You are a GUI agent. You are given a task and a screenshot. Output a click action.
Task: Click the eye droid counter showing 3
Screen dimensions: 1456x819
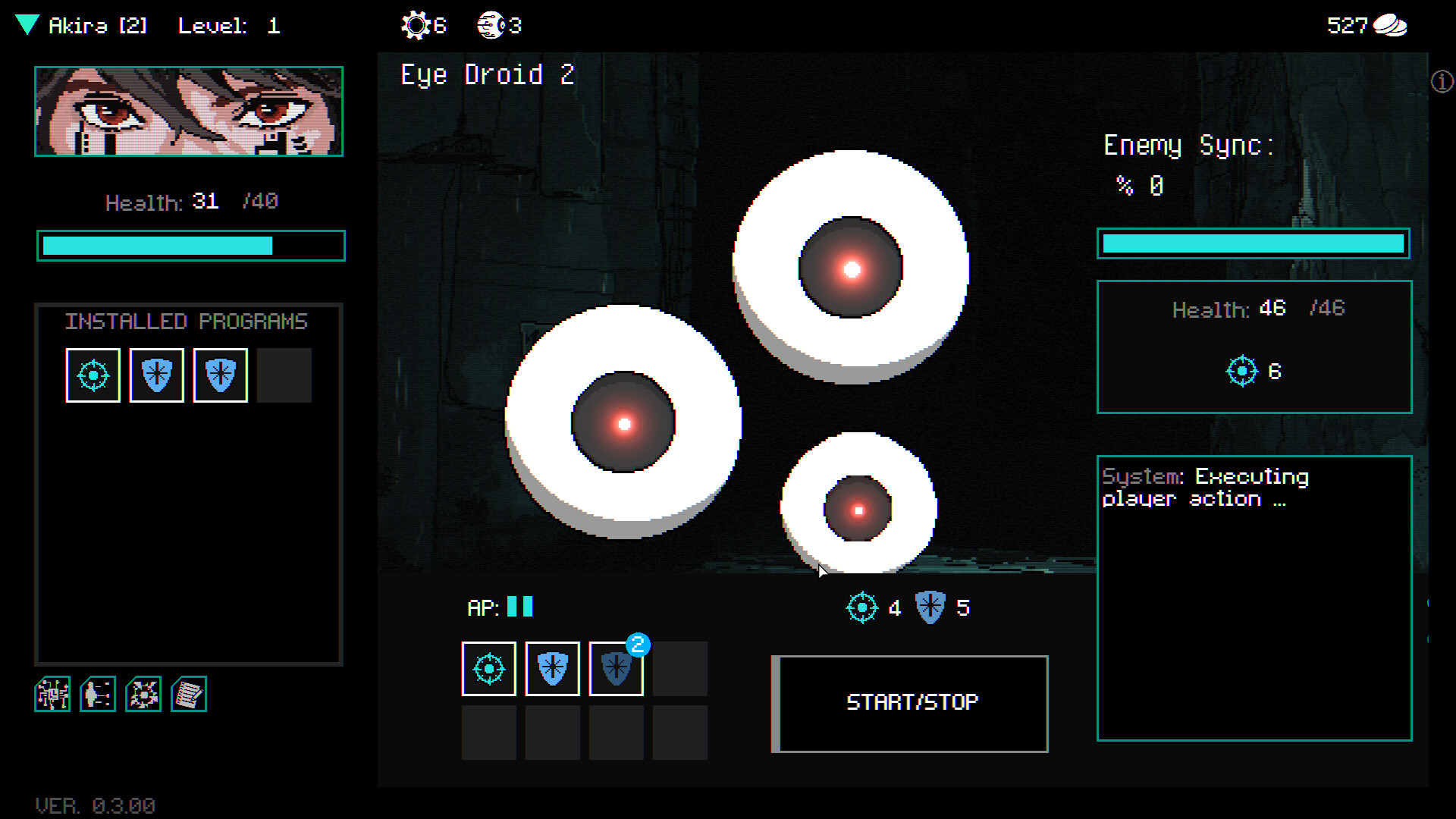coord(497,25)
